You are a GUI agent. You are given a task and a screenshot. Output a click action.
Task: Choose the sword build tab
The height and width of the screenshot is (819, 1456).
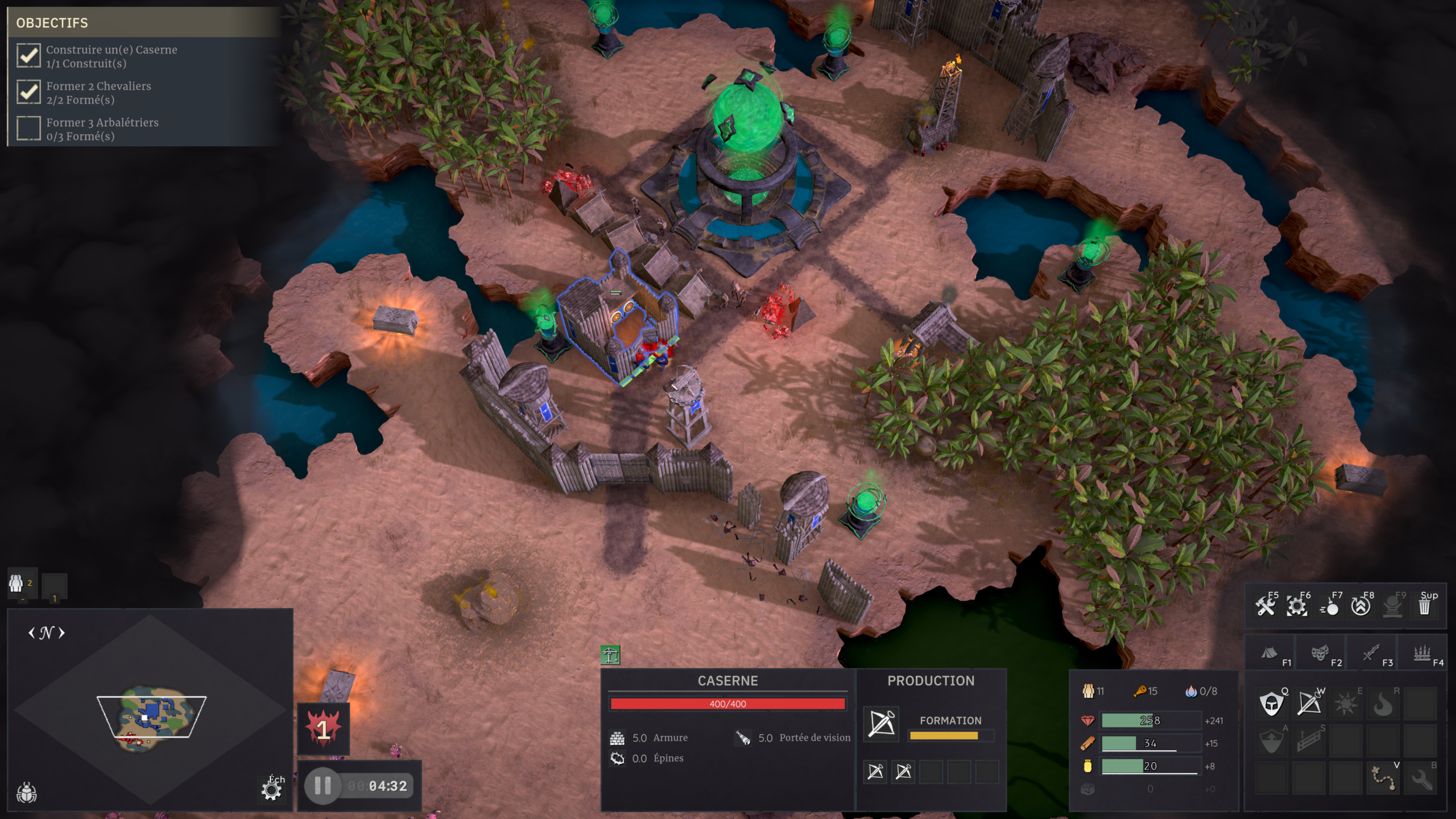tap(1371, 653)
